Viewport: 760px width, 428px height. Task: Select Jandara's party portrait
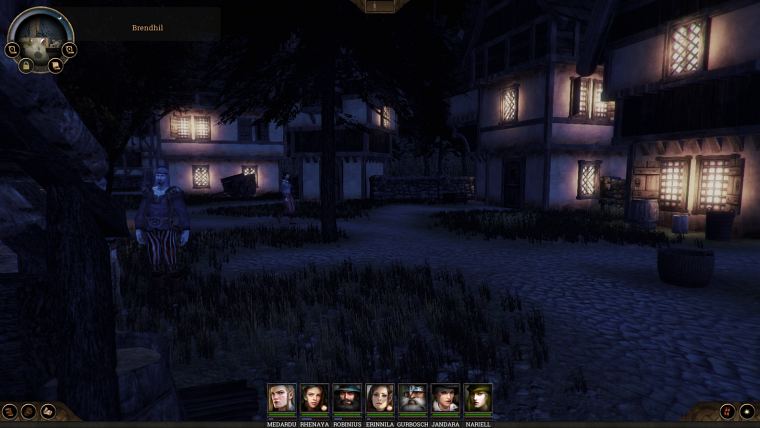pos(445,398)
